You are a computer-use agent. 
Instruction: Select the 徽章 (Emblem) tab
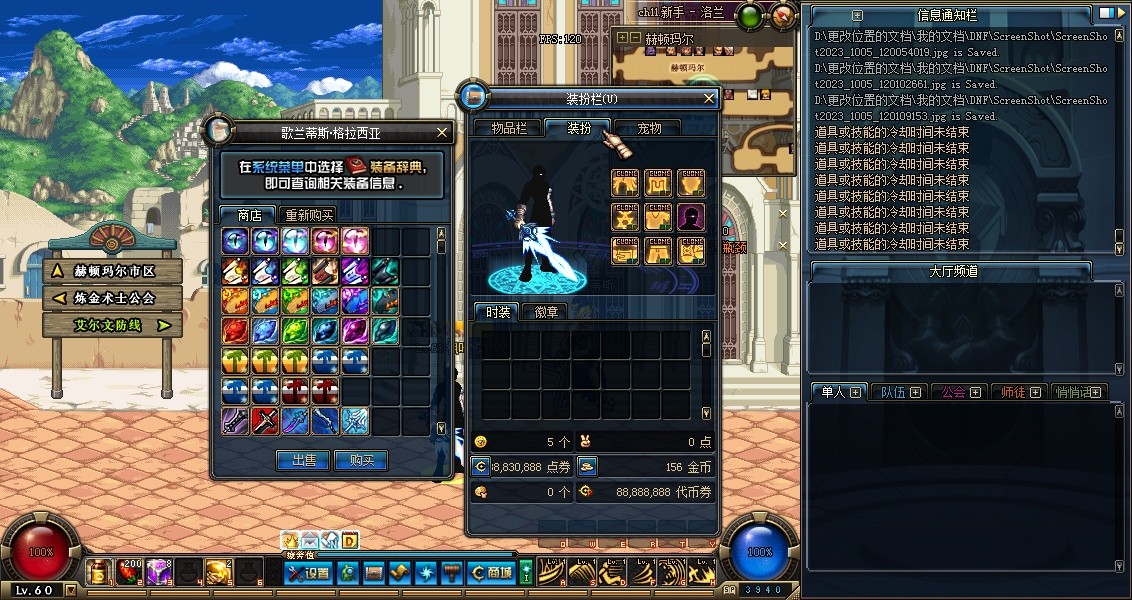point(546,312)
